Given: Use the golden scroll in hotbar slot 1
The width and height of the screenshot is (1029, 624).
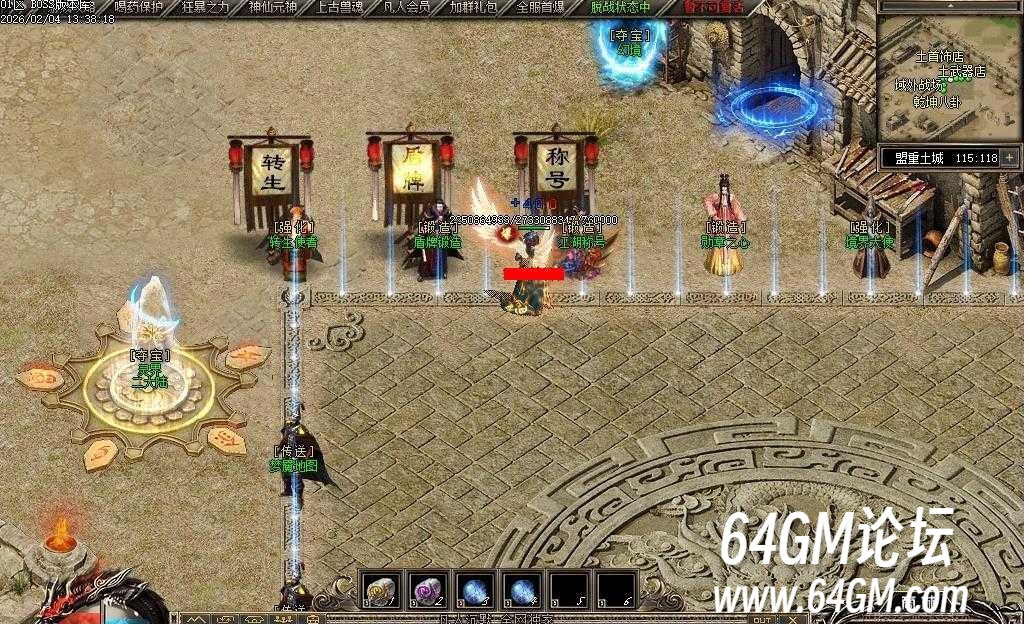Looking at the screenshot, I should (381, 590).
